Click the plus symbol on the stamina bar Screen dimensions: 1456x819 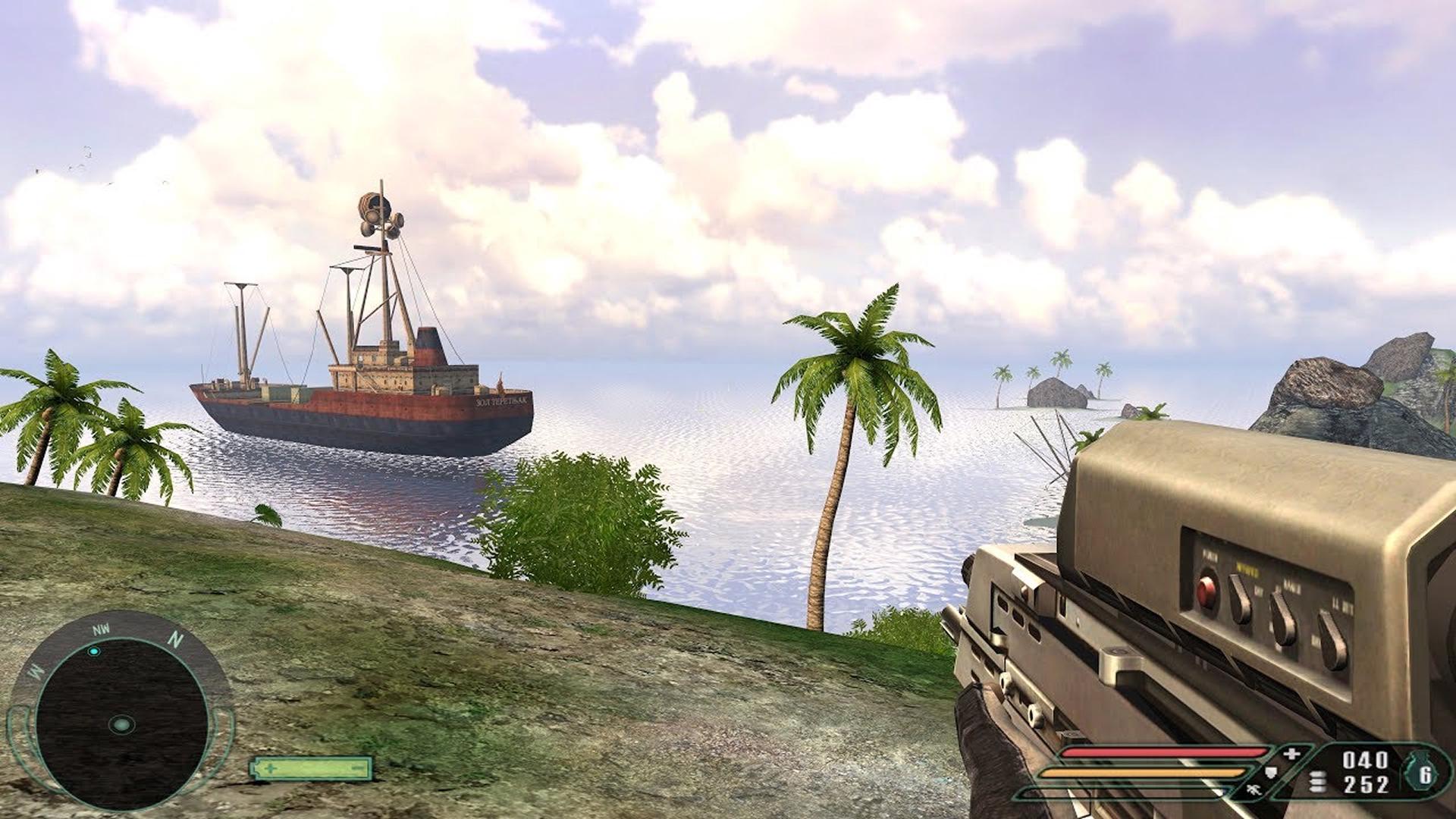(x=271, y=769)
